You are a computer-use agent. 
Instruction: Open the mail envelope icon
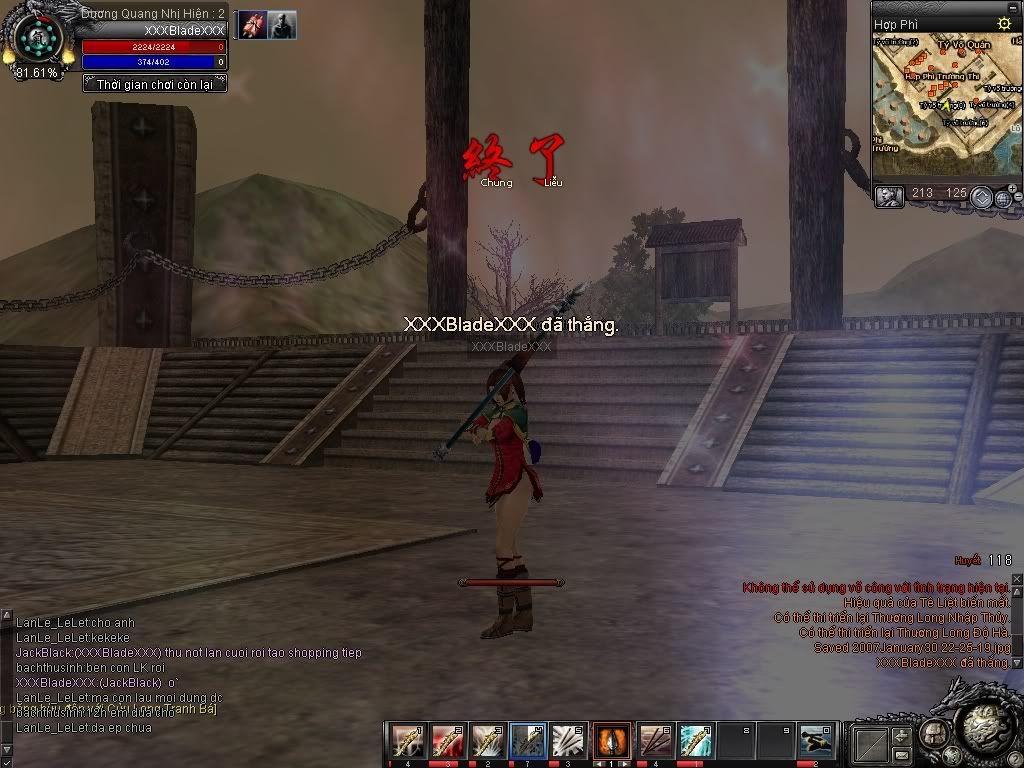tap(901, 754)
